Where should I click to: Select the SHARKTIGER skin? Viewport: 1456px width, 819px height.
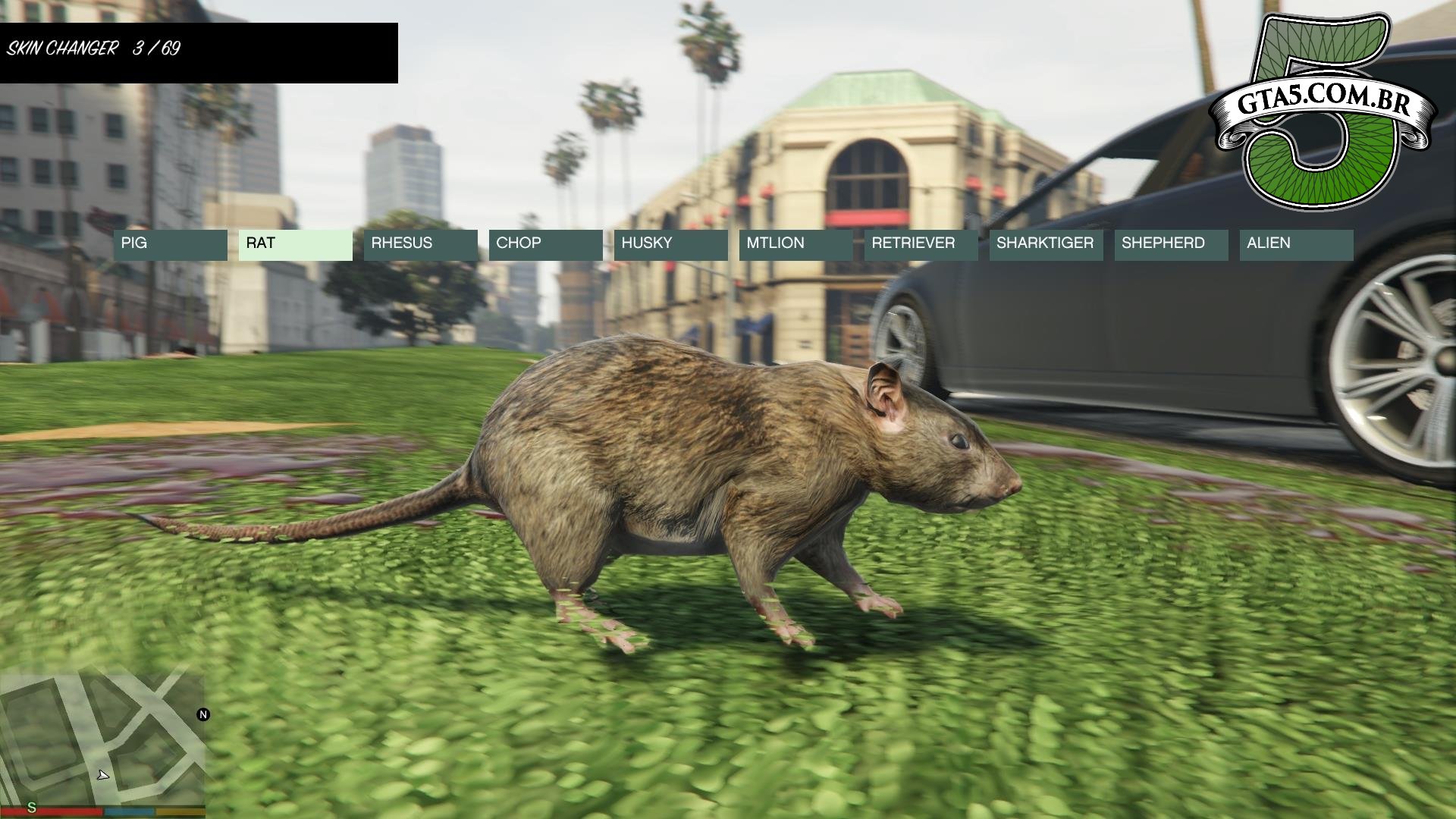click(x=1046, y=245)
